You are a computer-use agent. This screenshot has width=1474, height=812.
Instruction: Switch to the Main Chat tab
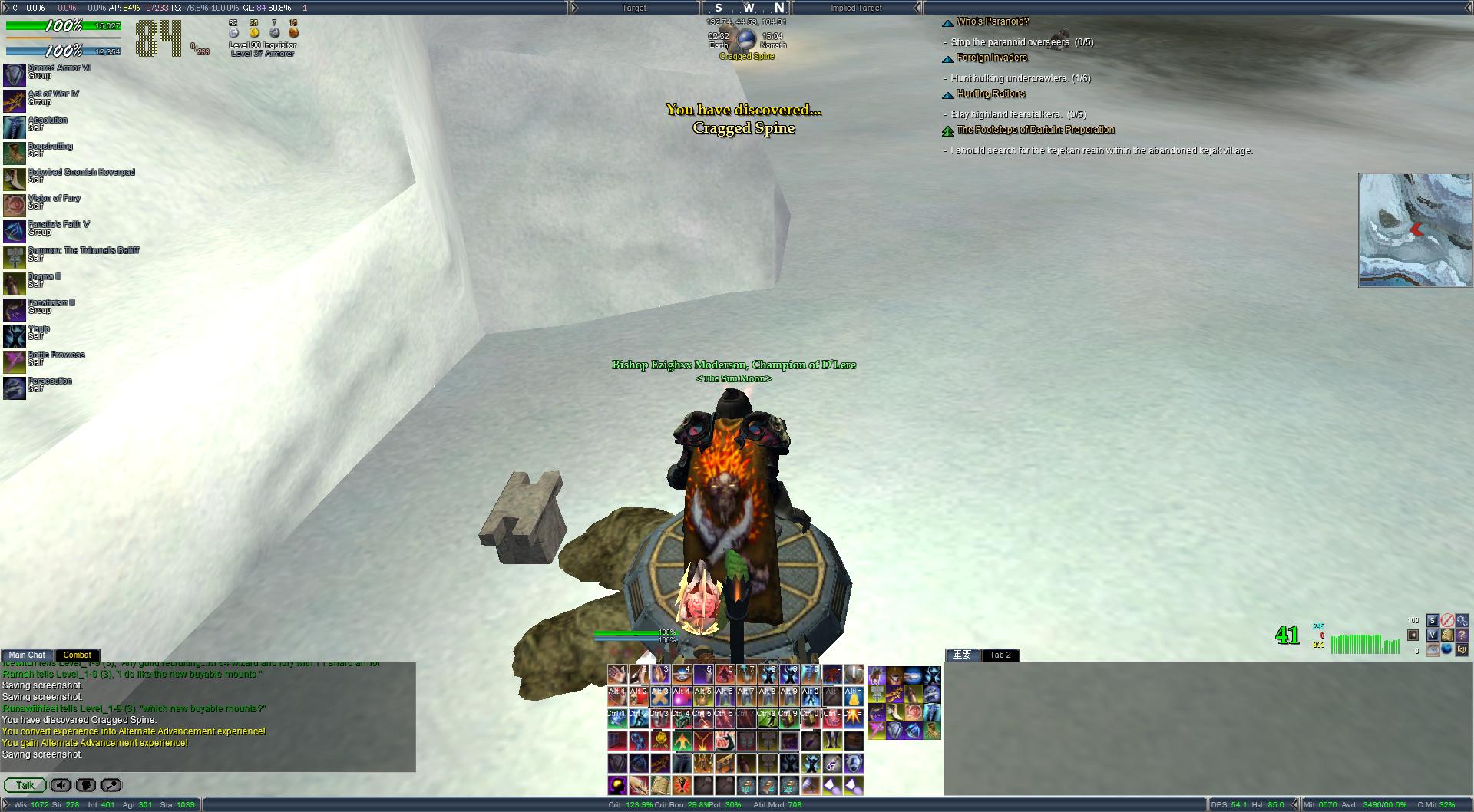pos(27,655)
